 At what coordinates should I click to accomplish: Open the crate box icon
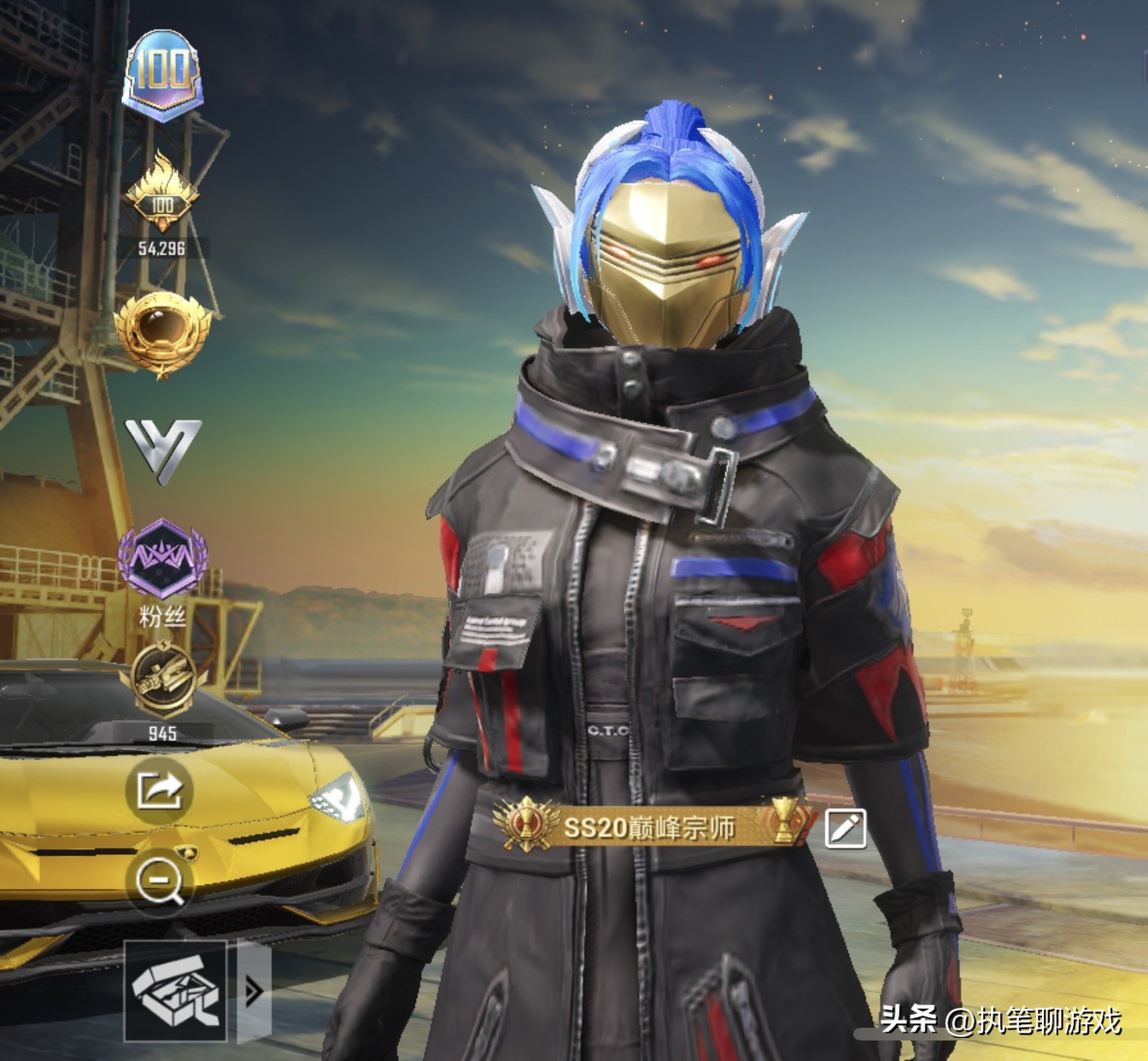(175, 991)
